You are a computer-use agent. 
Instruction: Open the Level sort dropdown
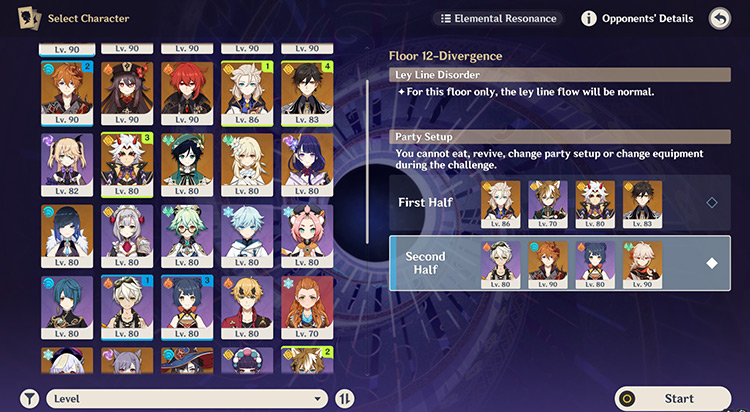tap(187, 398)
